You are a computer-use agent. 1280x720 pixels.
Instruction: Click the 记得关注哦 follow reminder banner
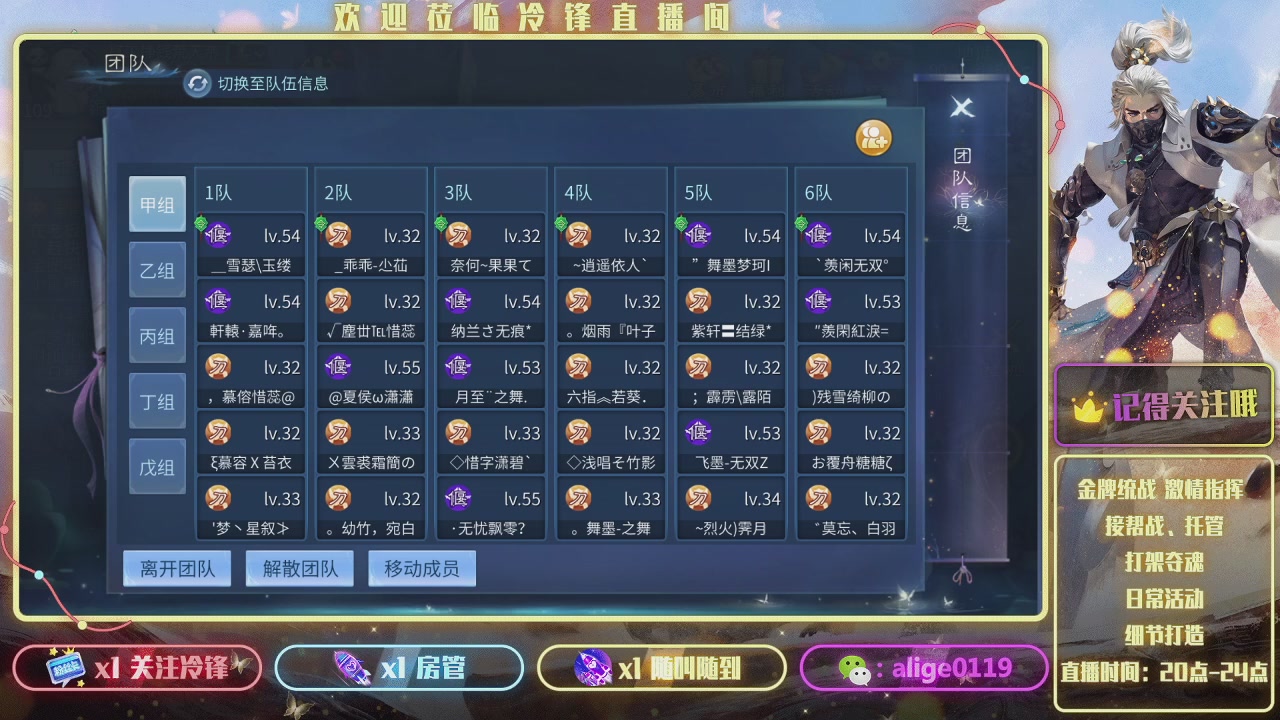pyautogui.click(x=1163, y=405)
